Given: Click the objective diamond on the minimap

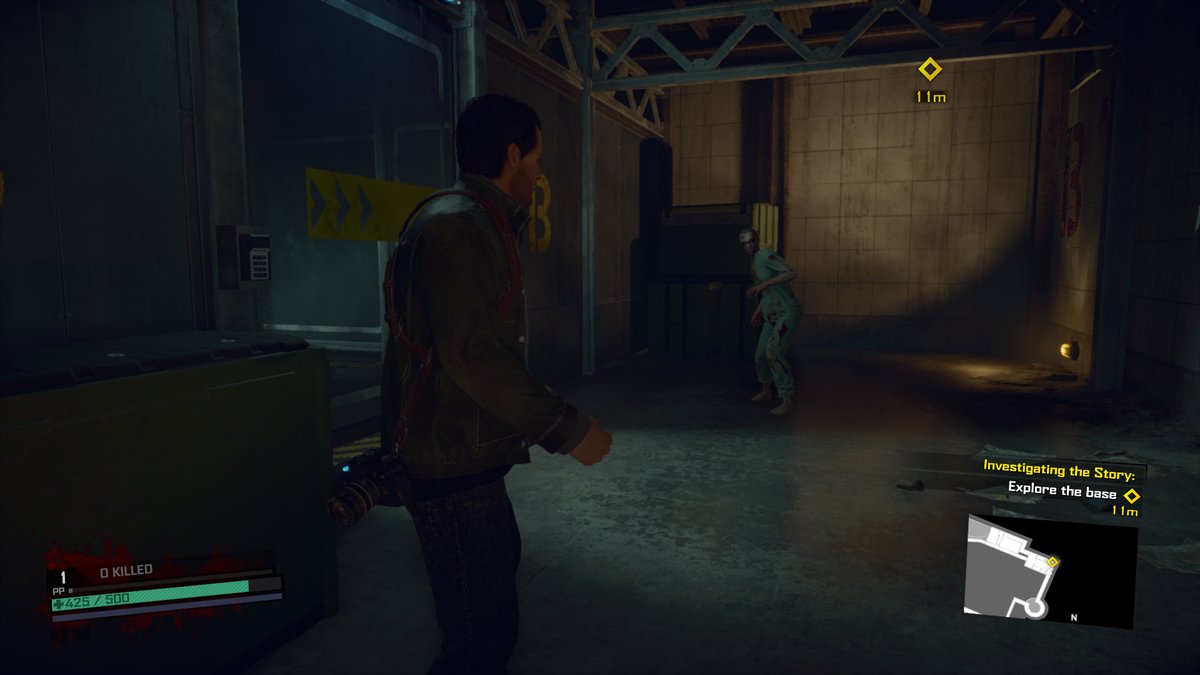Looking at the screenshot, I should pos(1052,562).
